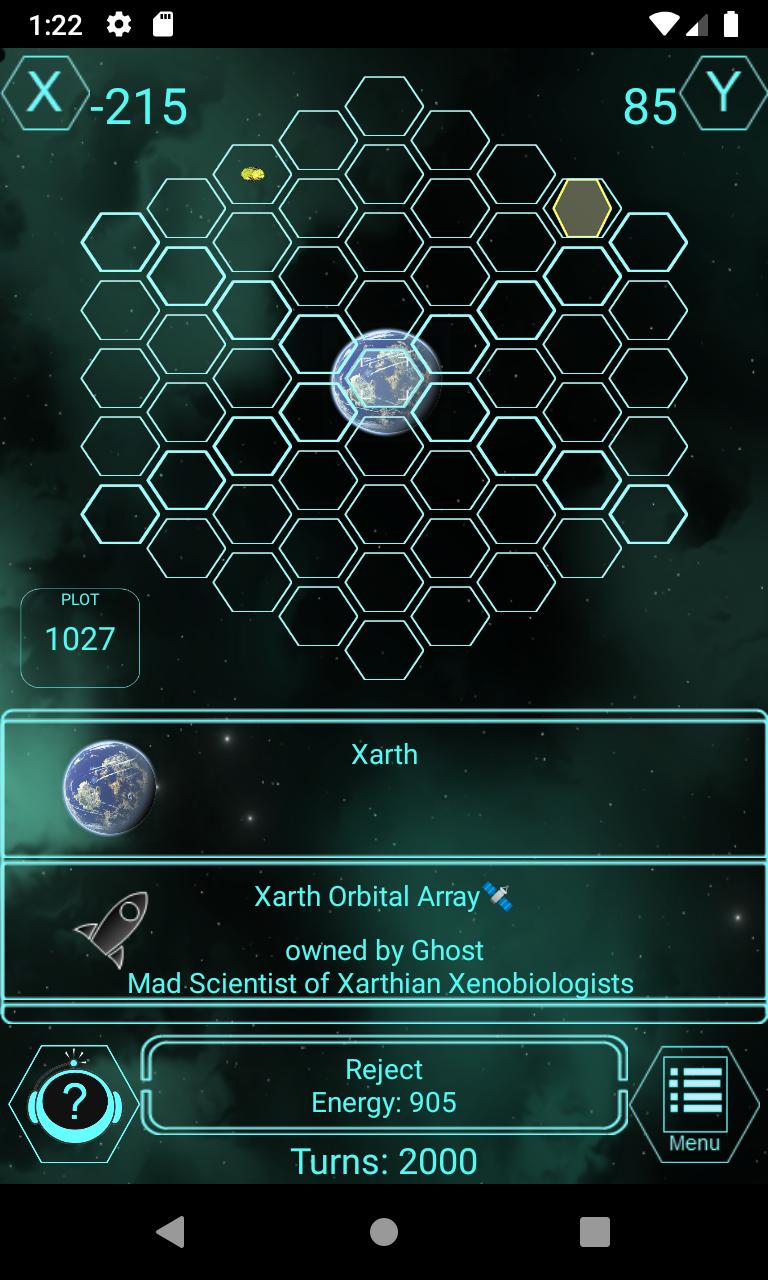Tap the Y coordinate hexagon button

tap(723, 93)
